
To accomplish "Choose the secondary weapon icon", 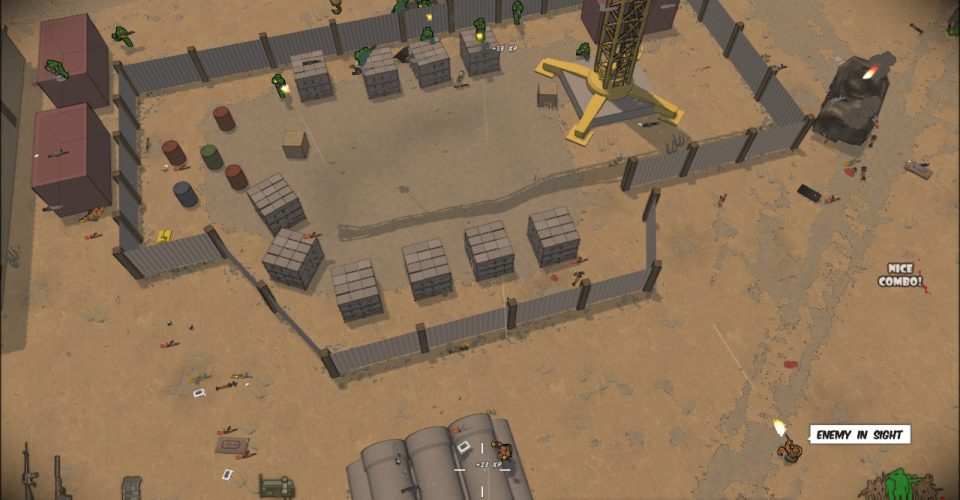I will click(58, 480).
